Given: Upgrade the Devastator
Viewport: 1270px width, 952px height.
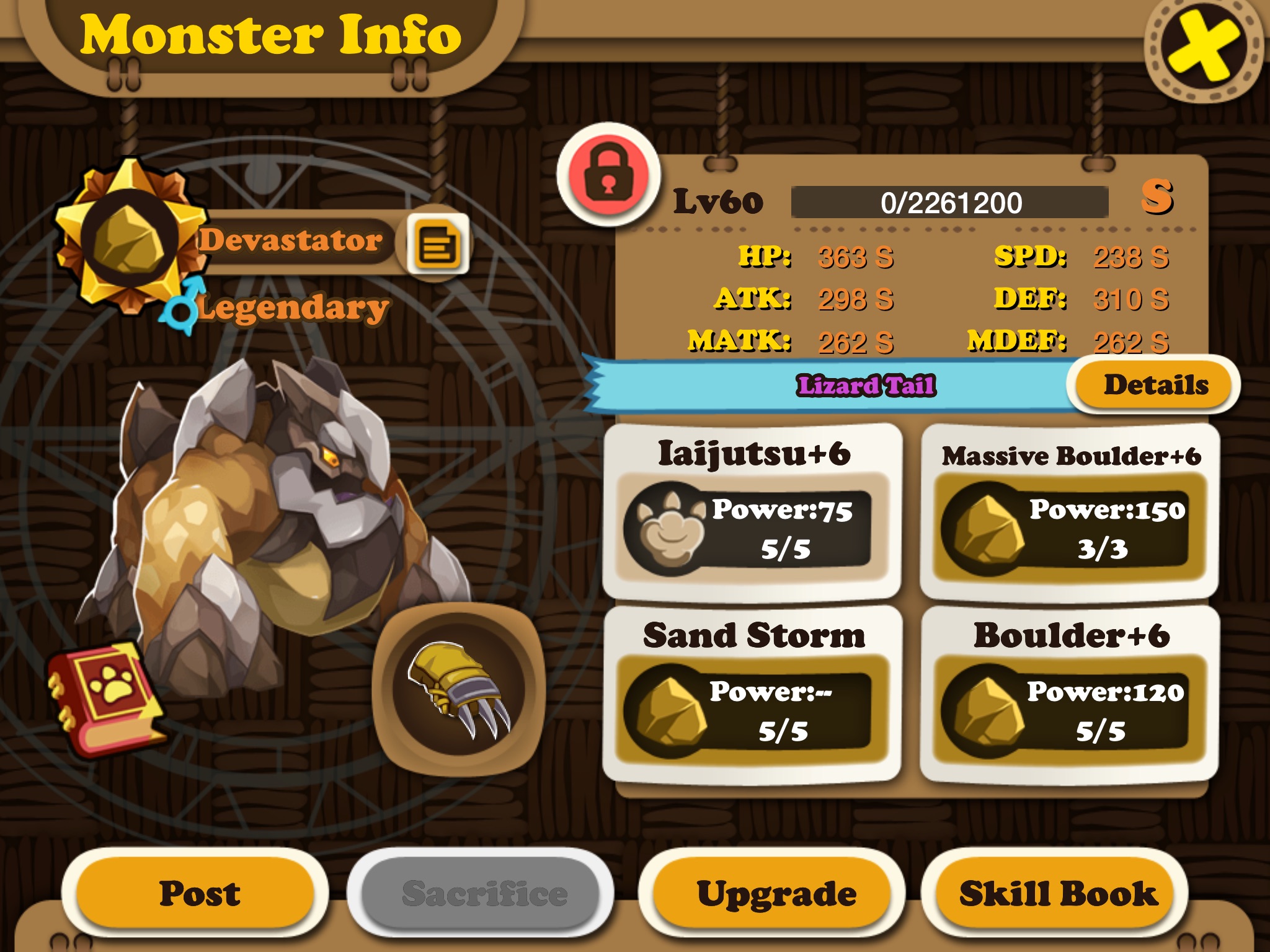Looking at the screenshot, I should pos(775,893).
